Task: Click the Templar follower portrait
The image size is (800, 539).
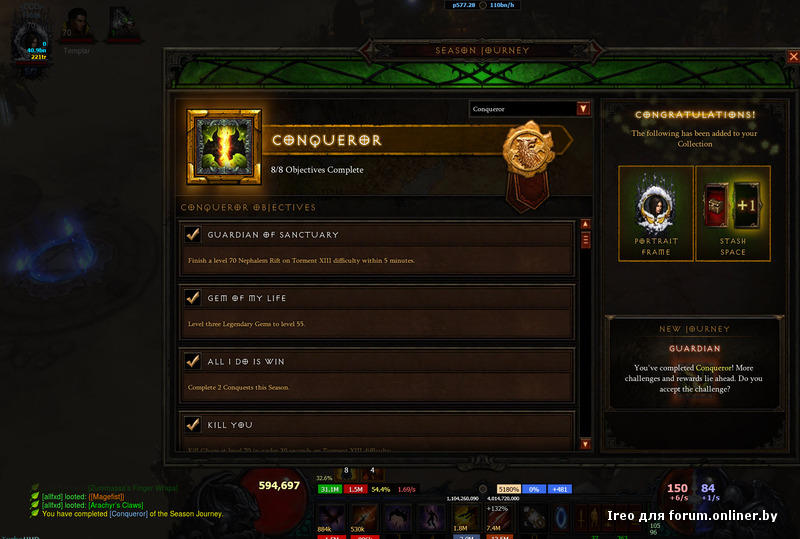Action: tap(77, 23)
